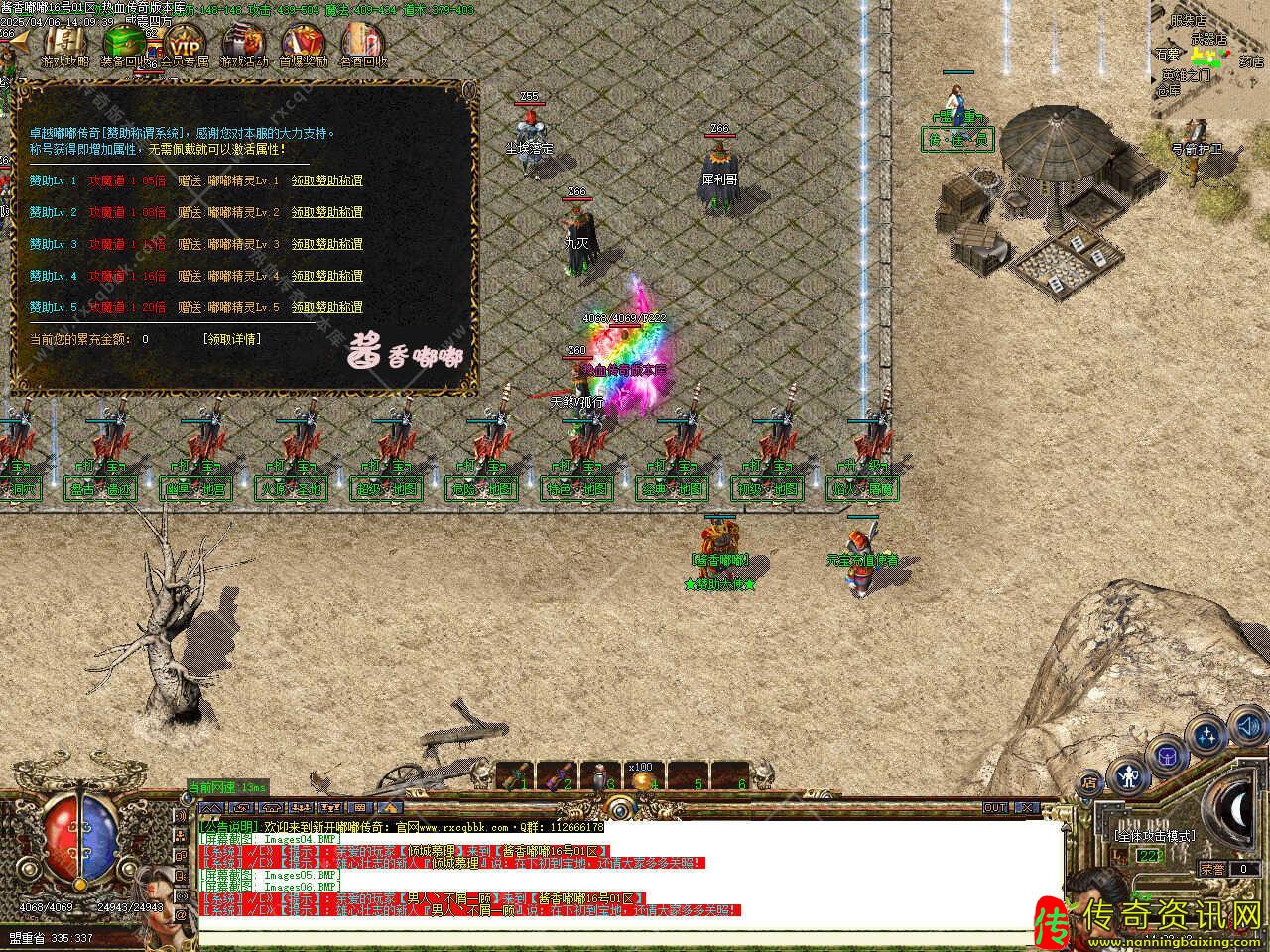Open the 游戏活动 events icon

point(243,45)
